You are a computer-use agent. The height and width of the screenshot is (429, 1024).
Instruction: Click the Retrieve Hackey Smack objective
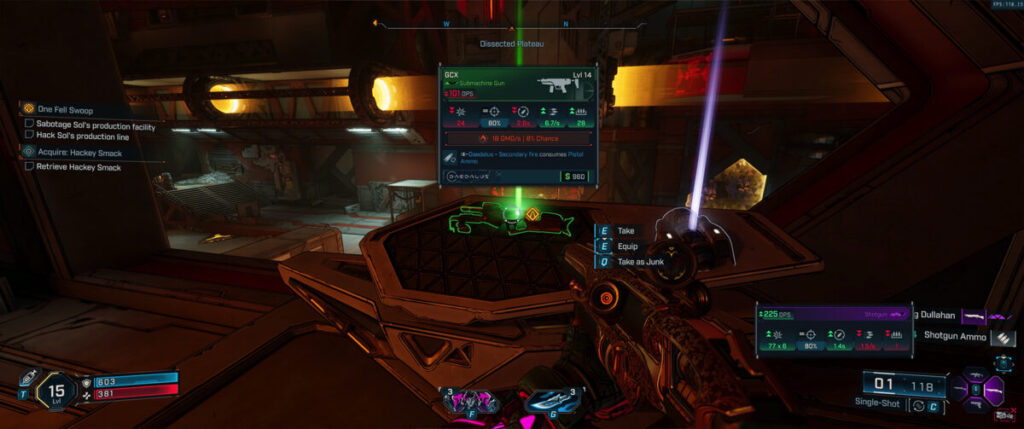(x=79, y=167)
